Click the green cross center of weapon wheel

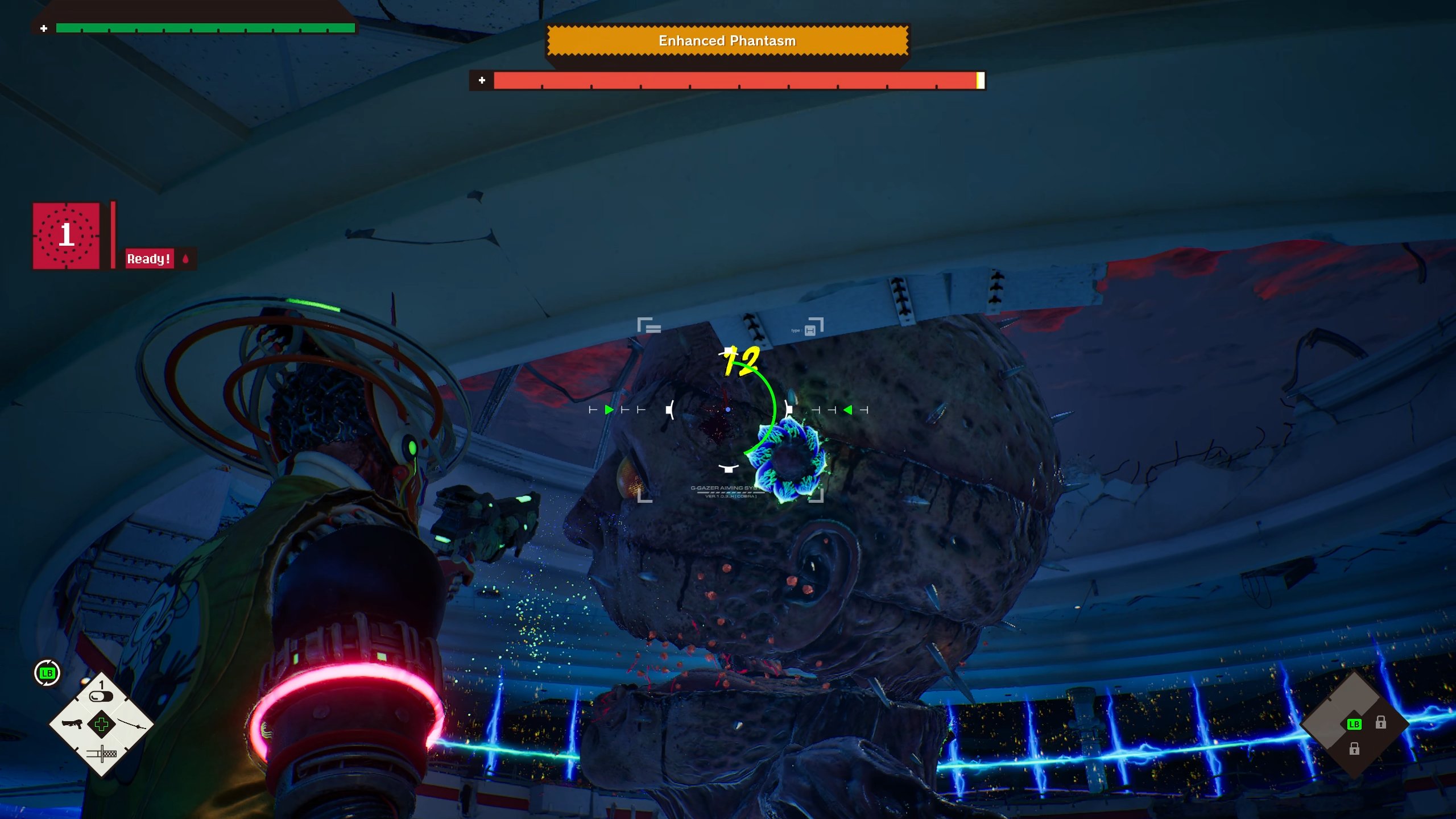click(102, 724)
